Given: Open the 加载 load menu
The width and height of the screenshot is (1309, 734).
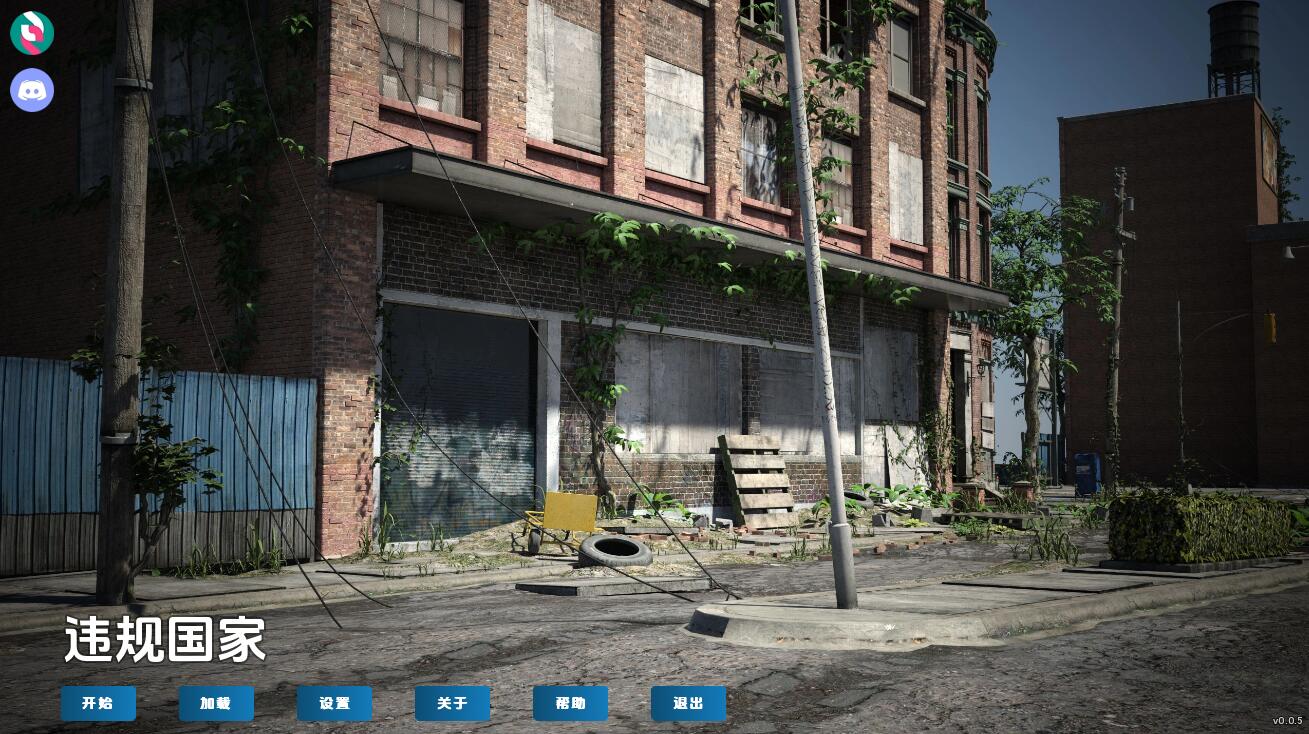Looking at the screenshot, I should click(x=216, y=703).
